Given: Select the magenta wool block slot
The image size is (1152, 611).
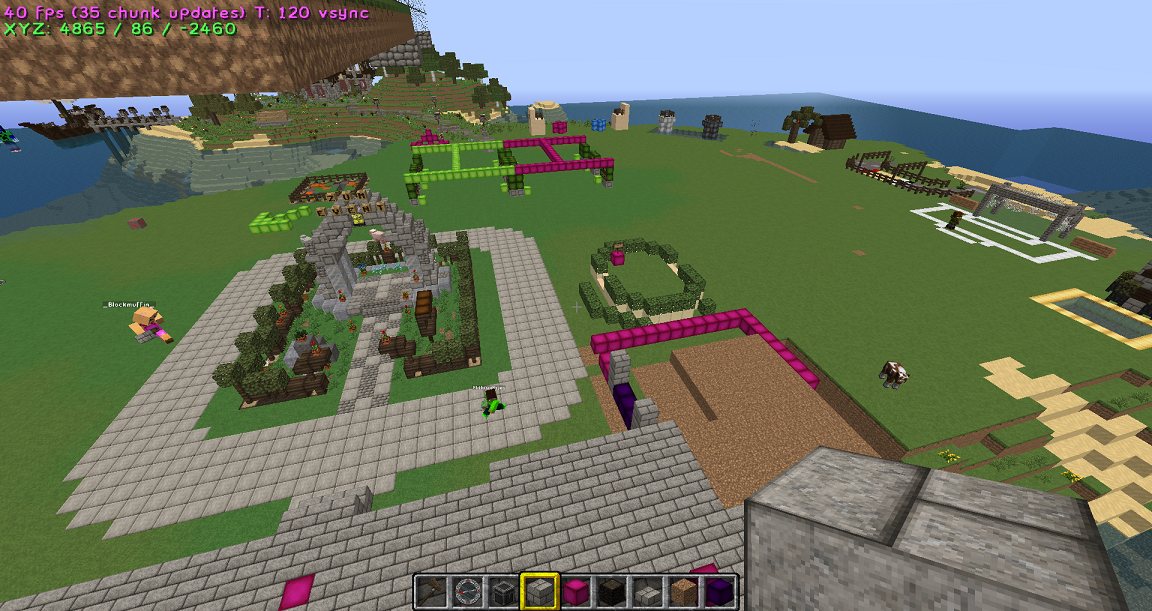Looking at the screenshot, I should click(575, 592).
